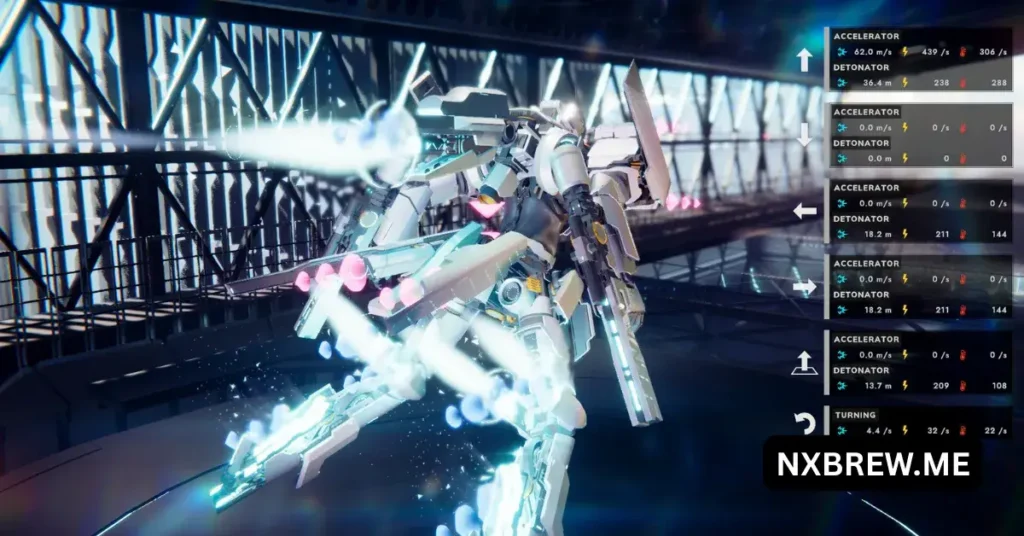This screenshot has height=536, width=1024.
Task: Select the forward up-arrow thrust icon
Action: tap(804, 60)
